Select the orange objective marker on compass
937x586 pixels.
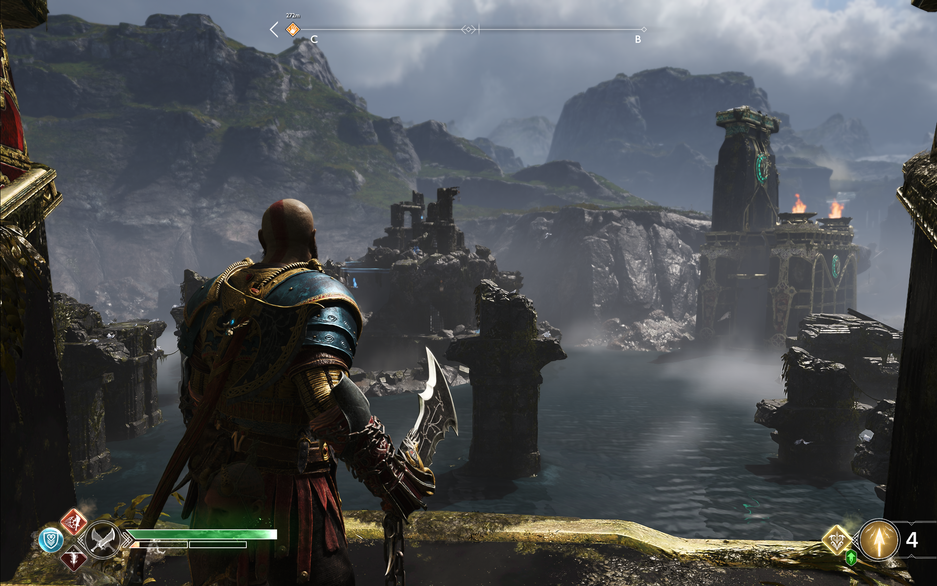coord(293,30)
